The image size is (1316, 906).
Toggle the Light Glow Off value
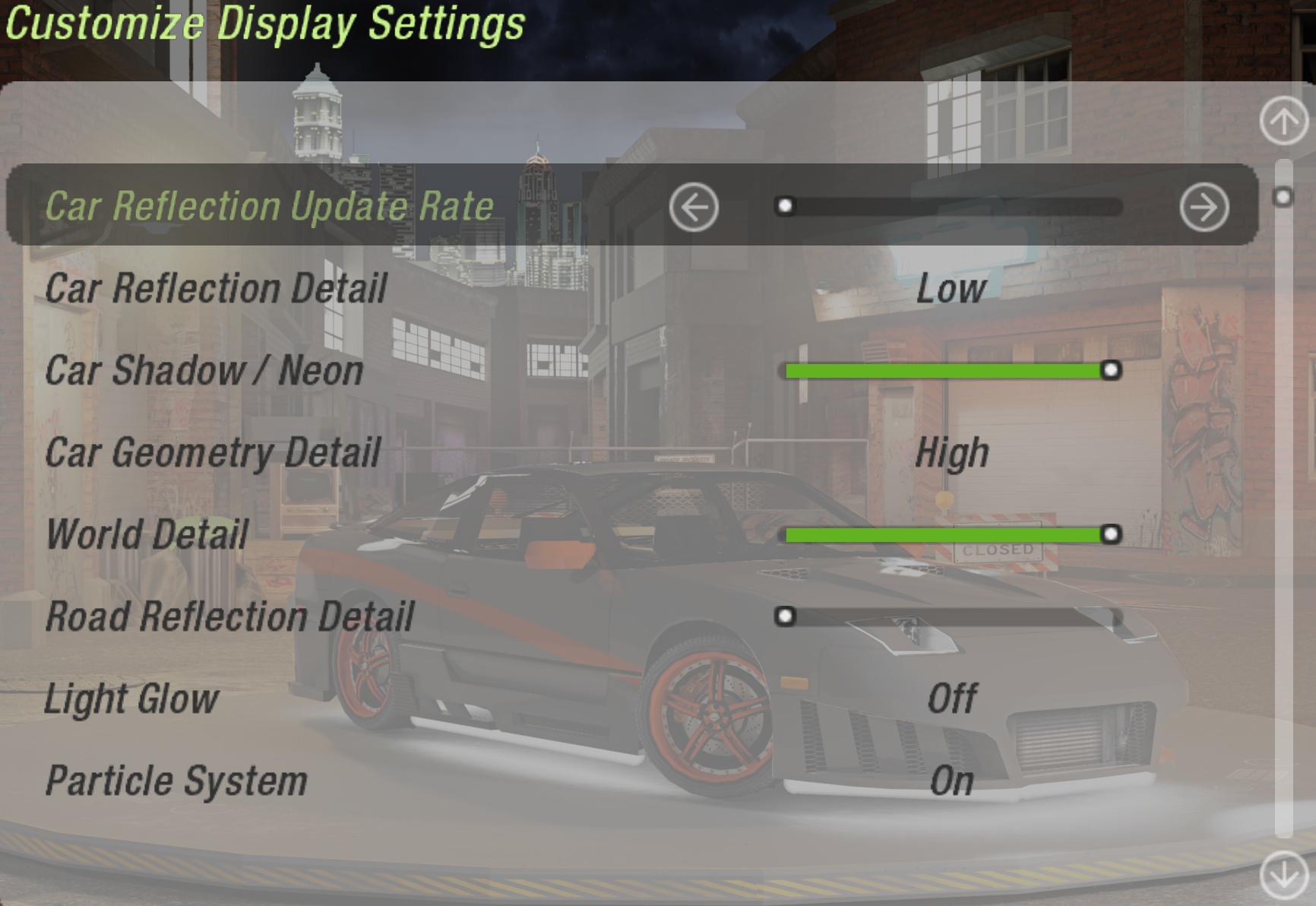pos(951,699)
